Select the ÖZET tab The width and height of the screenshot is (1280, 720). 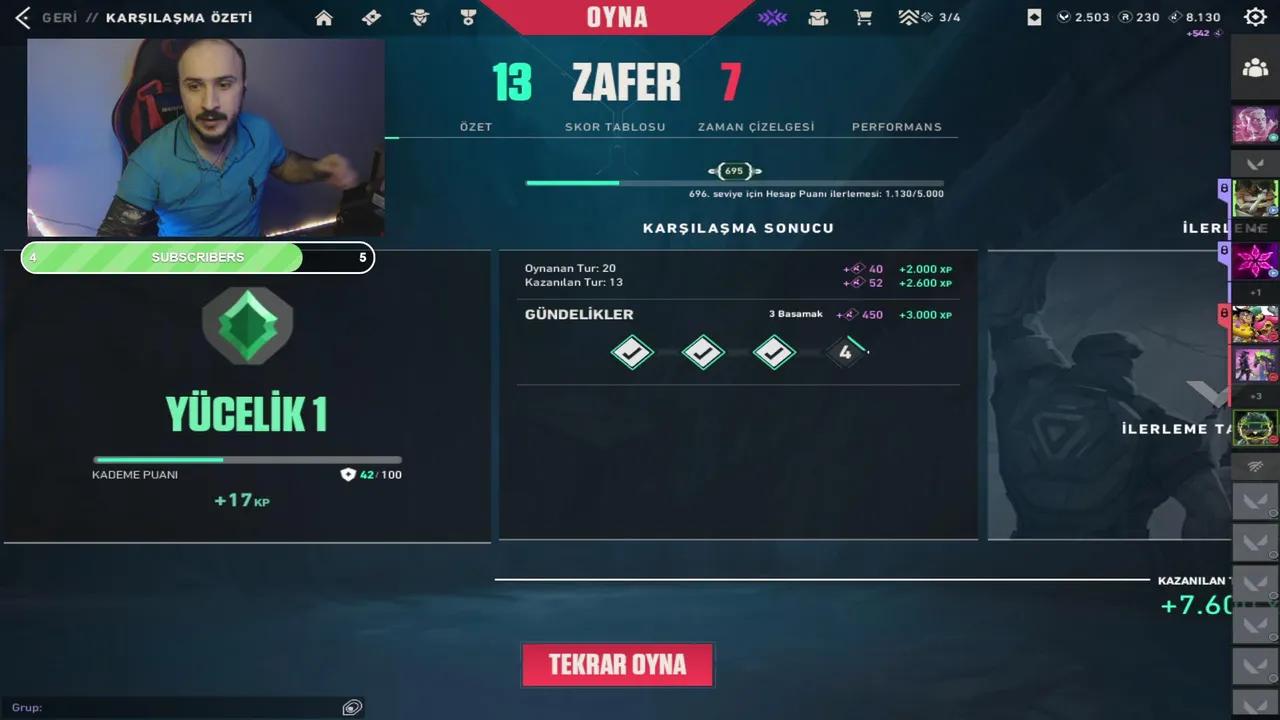(476, 127)
